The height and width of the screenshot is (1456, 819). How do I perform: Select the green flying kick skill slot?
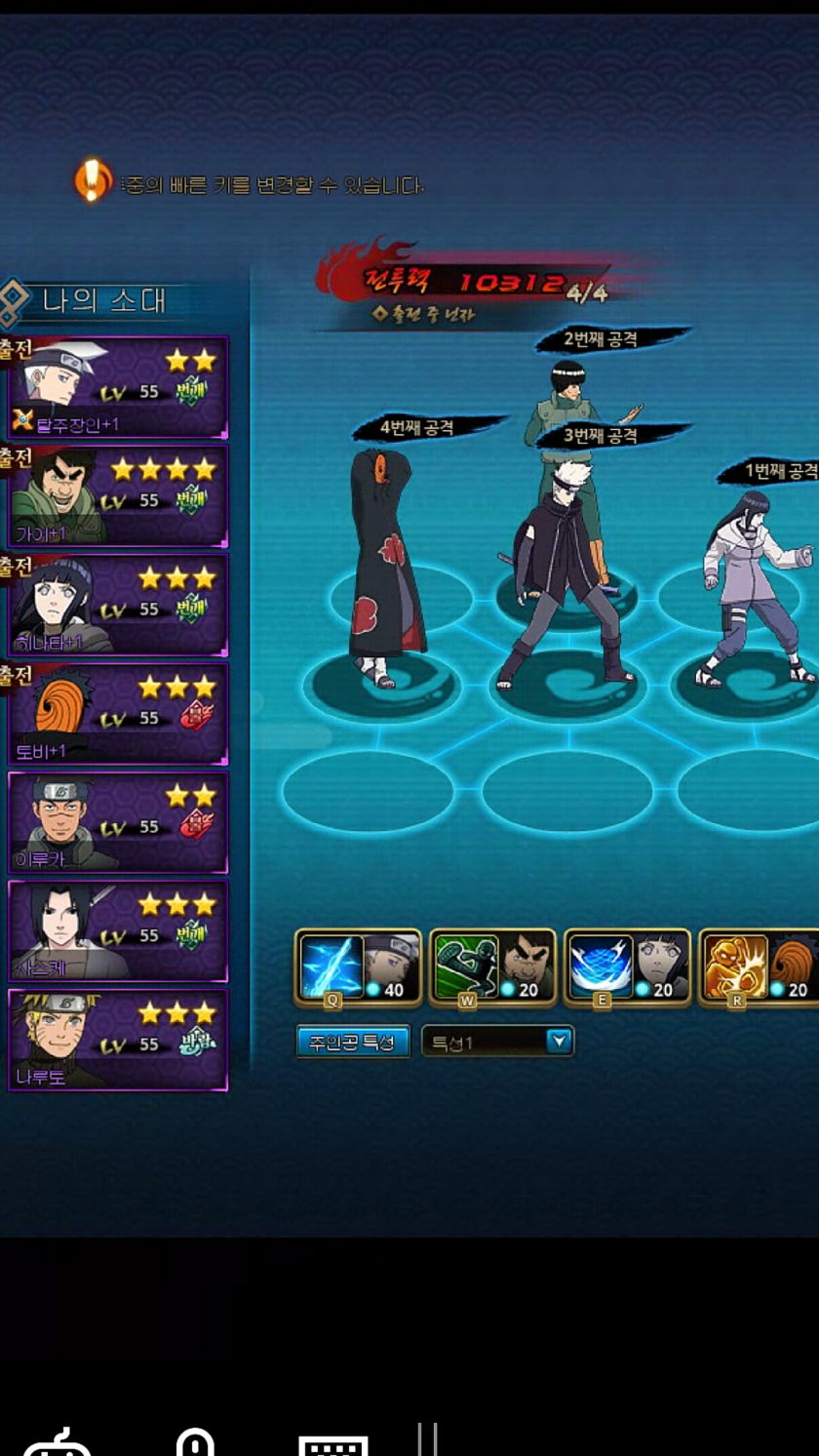(466, 965)
